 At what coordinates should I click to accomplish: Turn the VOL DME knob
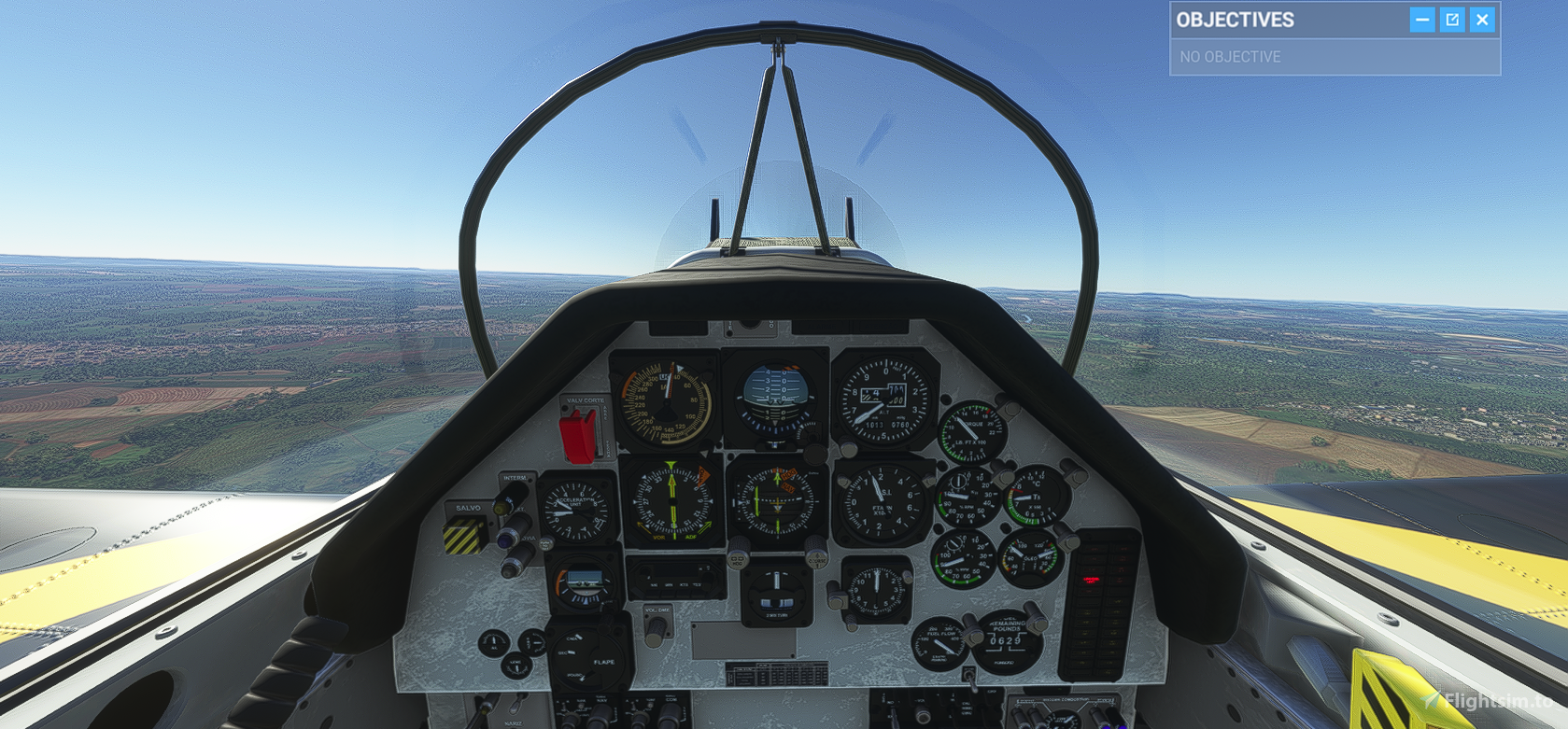(655, 628)
